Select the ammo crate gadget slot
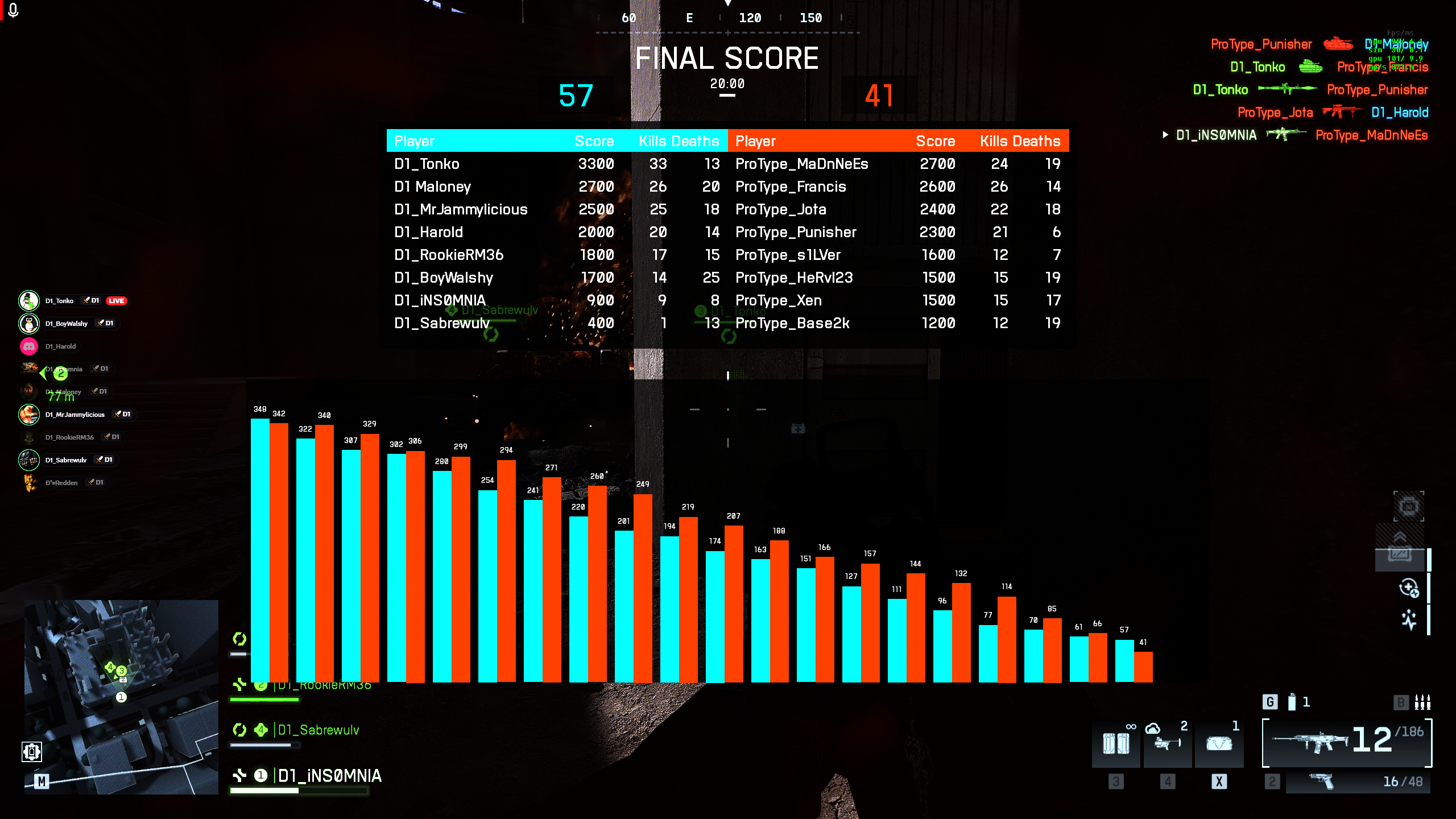 click(x=1116, y=743)
